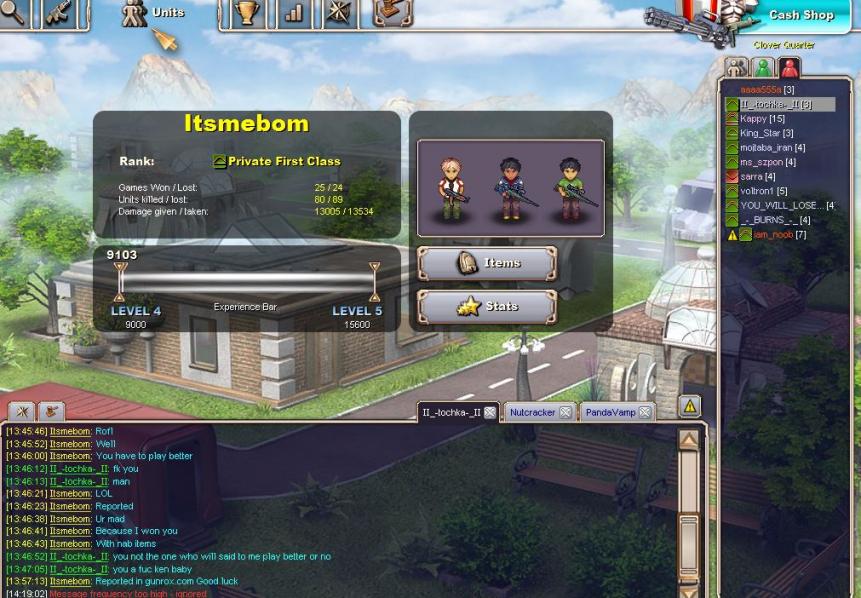
Task: Click the chat scroll up arrow
Action: point(689,439)
